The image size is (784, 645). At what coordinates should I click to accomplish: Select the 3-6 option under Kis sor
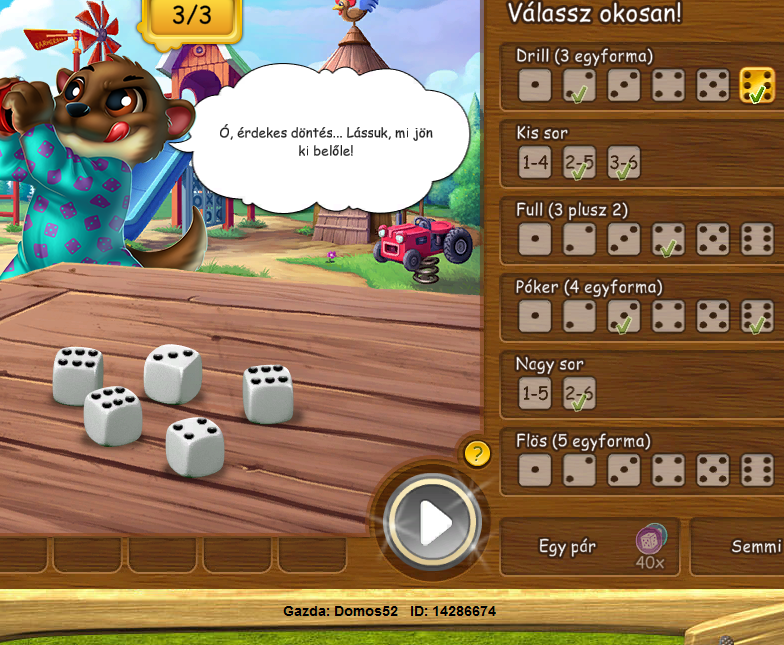(624, 162)
